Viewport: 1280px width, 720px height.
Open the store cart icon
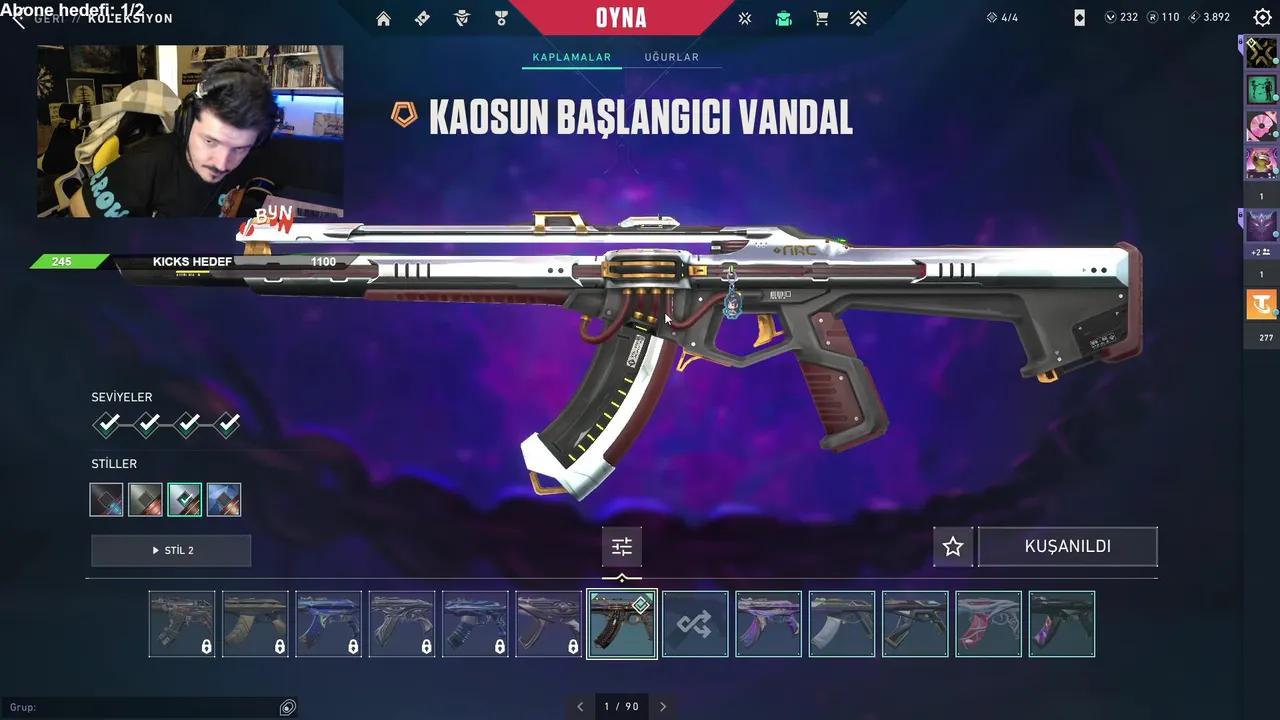[821, 18]
